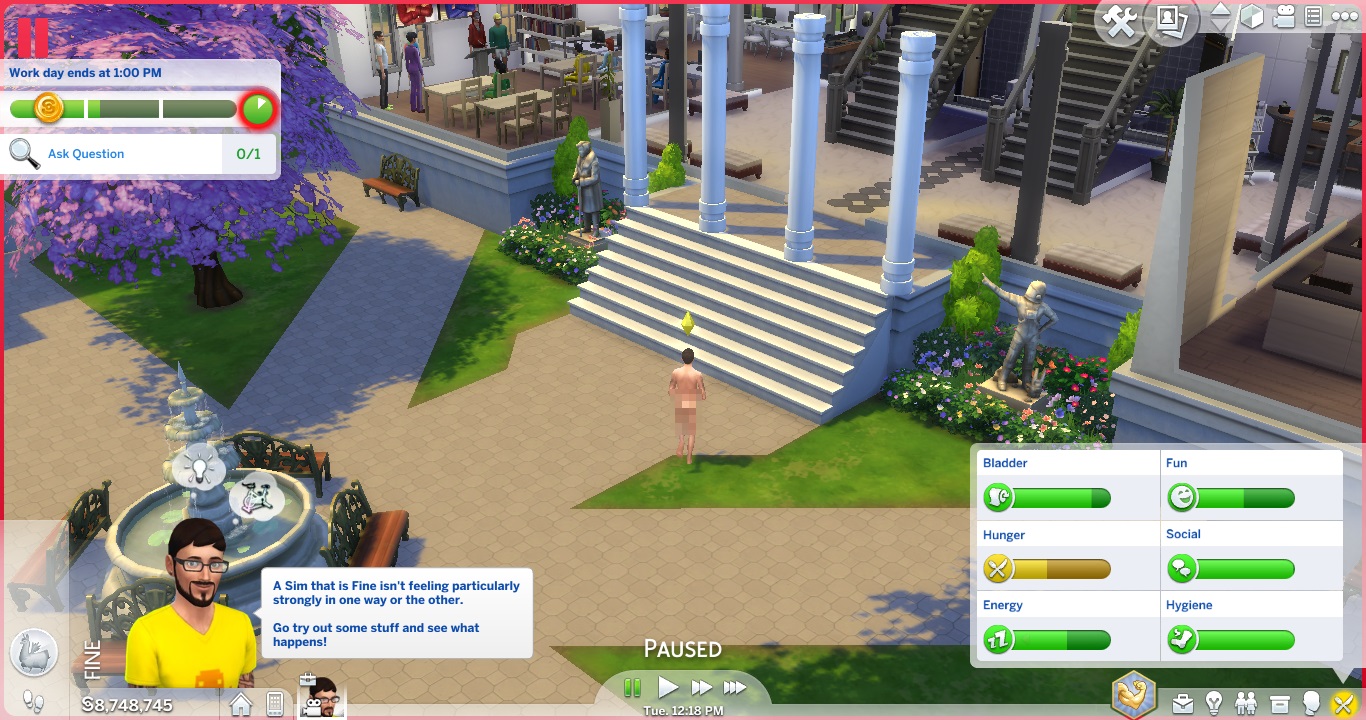Open the phone menu
The width and height of the screenshot is (1366, 720).
coord(275,704)
